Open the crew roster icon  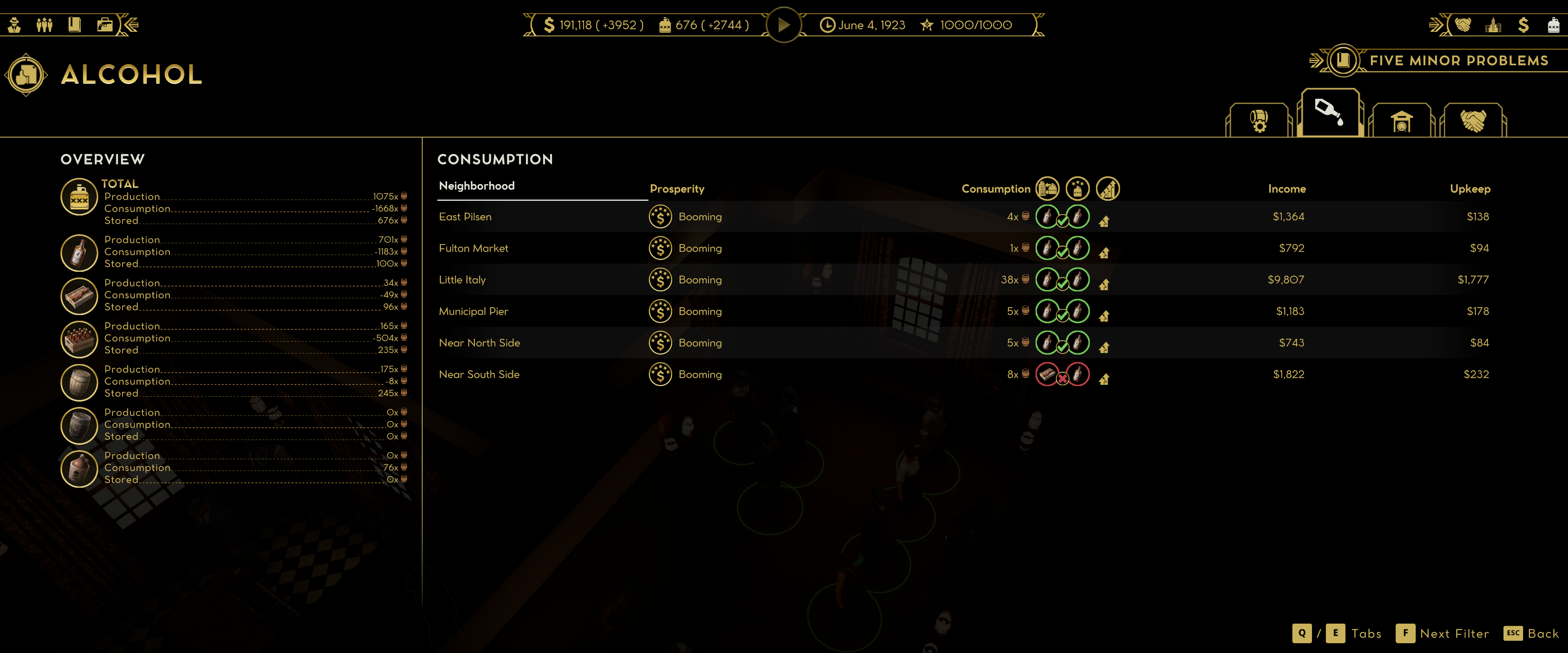[45, 24]
